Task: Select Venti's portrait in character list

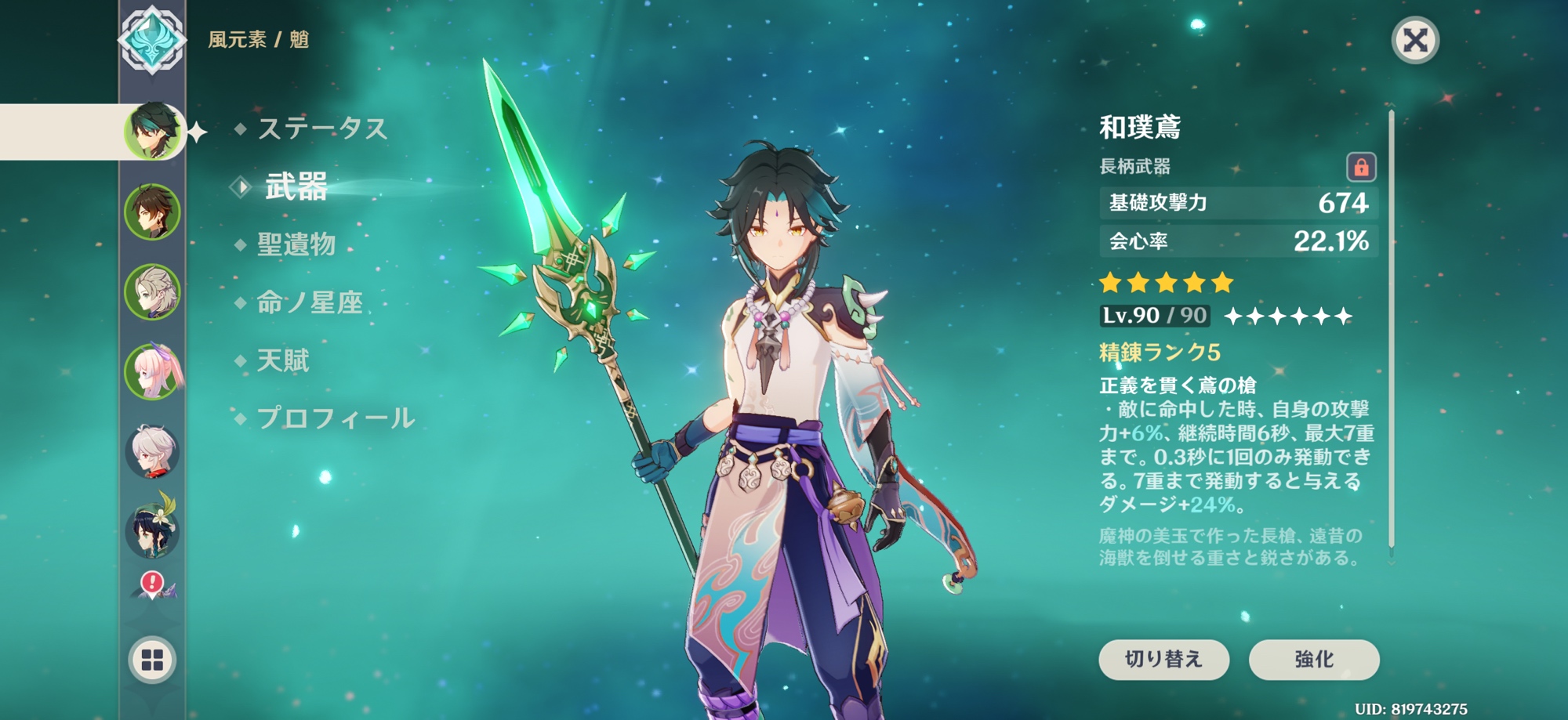Action: point(152,530)
